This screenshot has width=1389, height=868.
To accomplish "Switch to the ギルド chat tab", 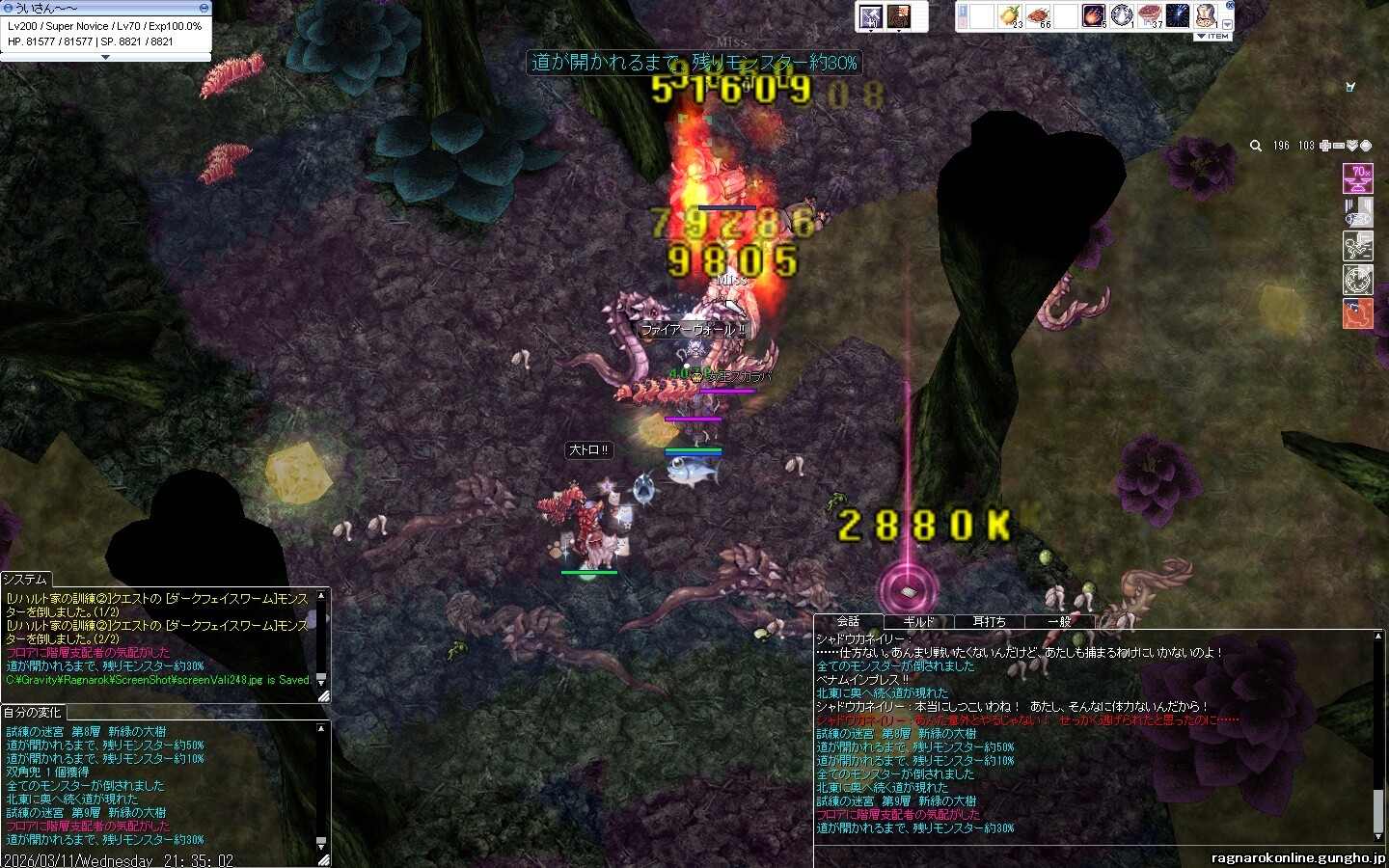I will (918, 622).
